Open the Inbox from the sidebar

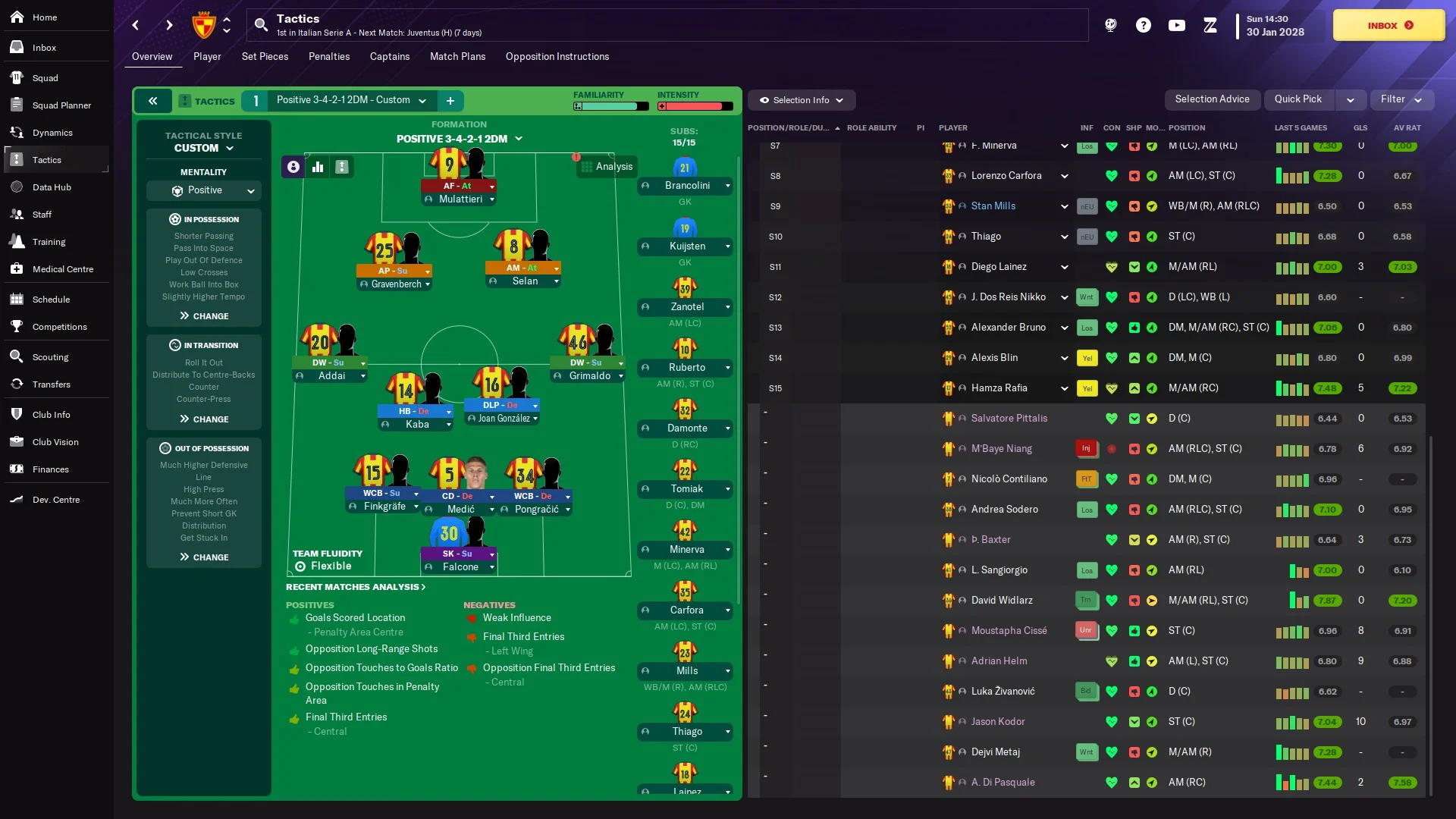click(x=44, y=48)
